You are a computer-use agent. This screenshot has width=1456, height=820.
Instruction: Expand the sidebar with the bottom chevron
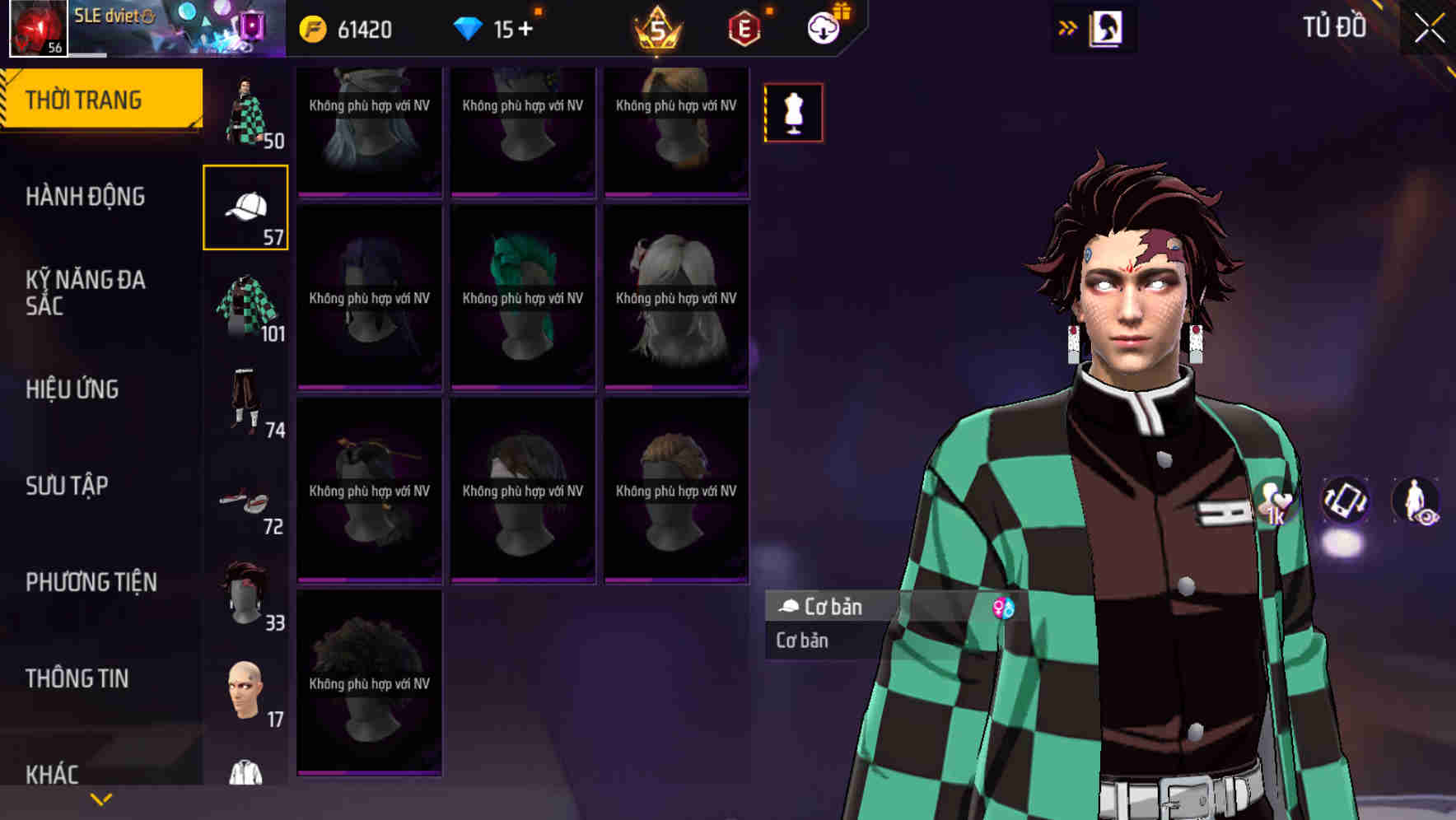tap(101, 798)
